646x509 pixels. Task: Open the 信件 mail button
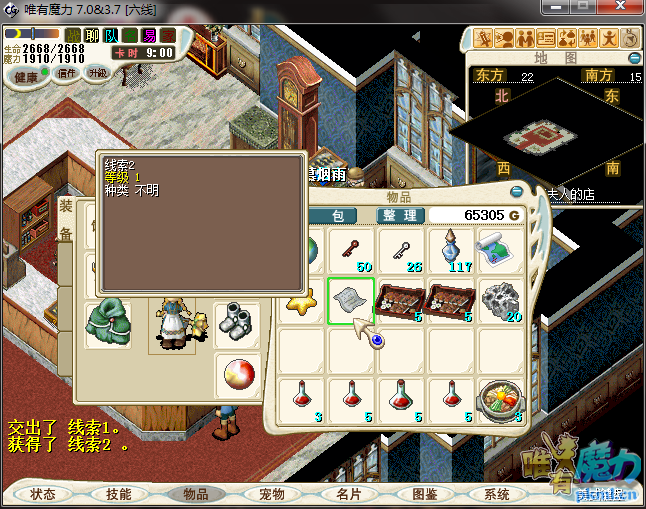[68, 73]
